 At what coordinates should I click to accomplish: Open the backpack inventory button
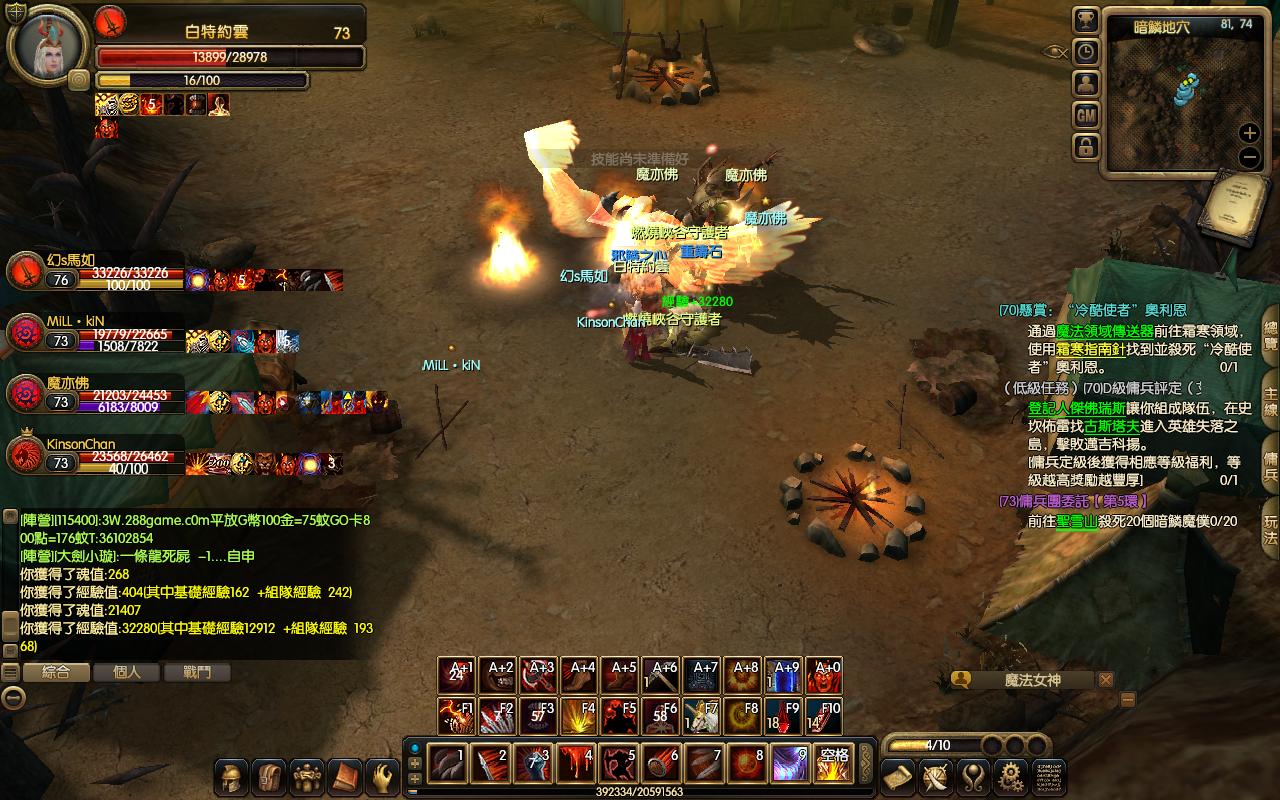[270, 777]
